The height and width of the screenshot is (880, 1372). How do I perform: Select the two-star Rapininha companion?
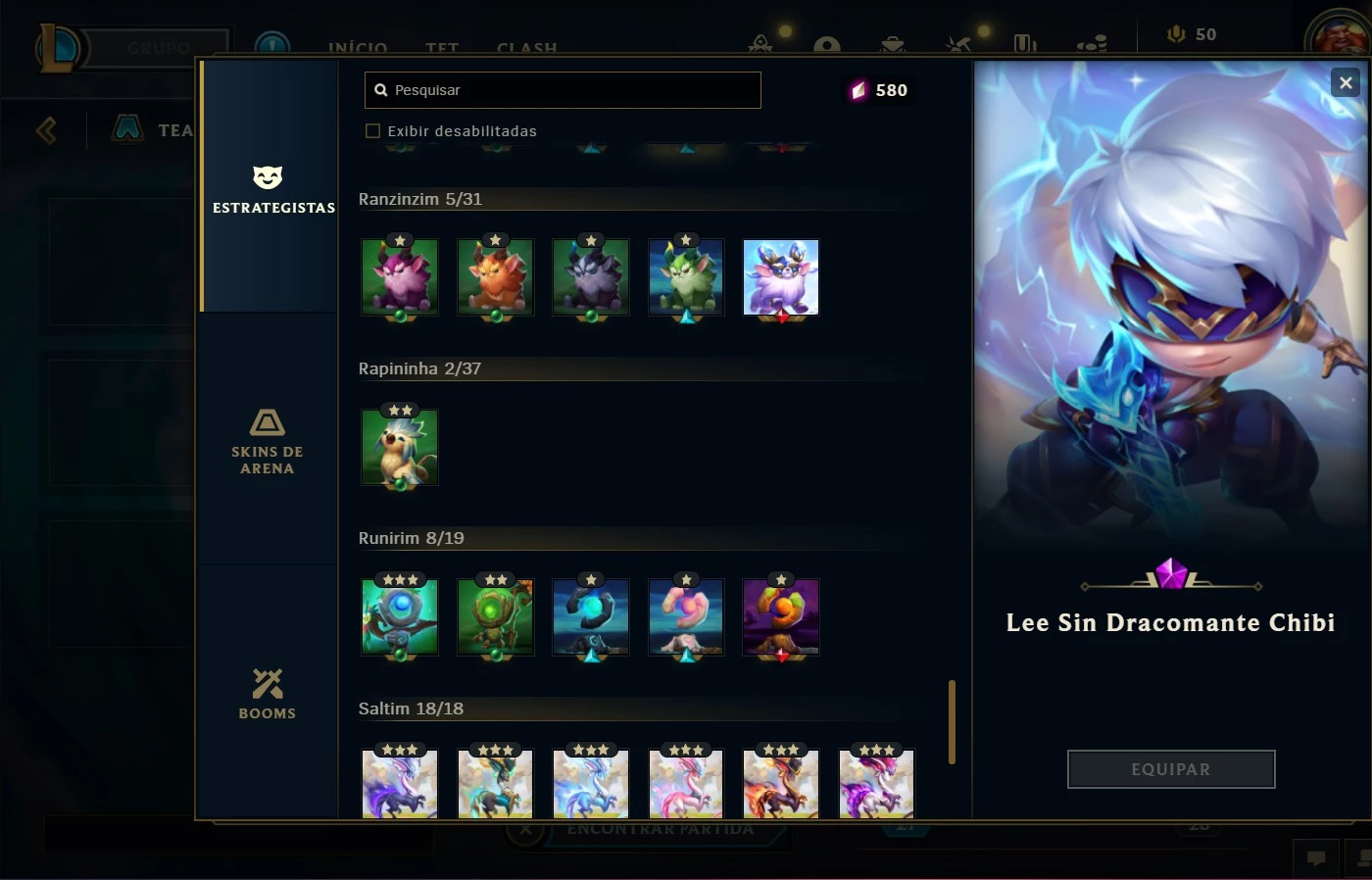[399, 448]
